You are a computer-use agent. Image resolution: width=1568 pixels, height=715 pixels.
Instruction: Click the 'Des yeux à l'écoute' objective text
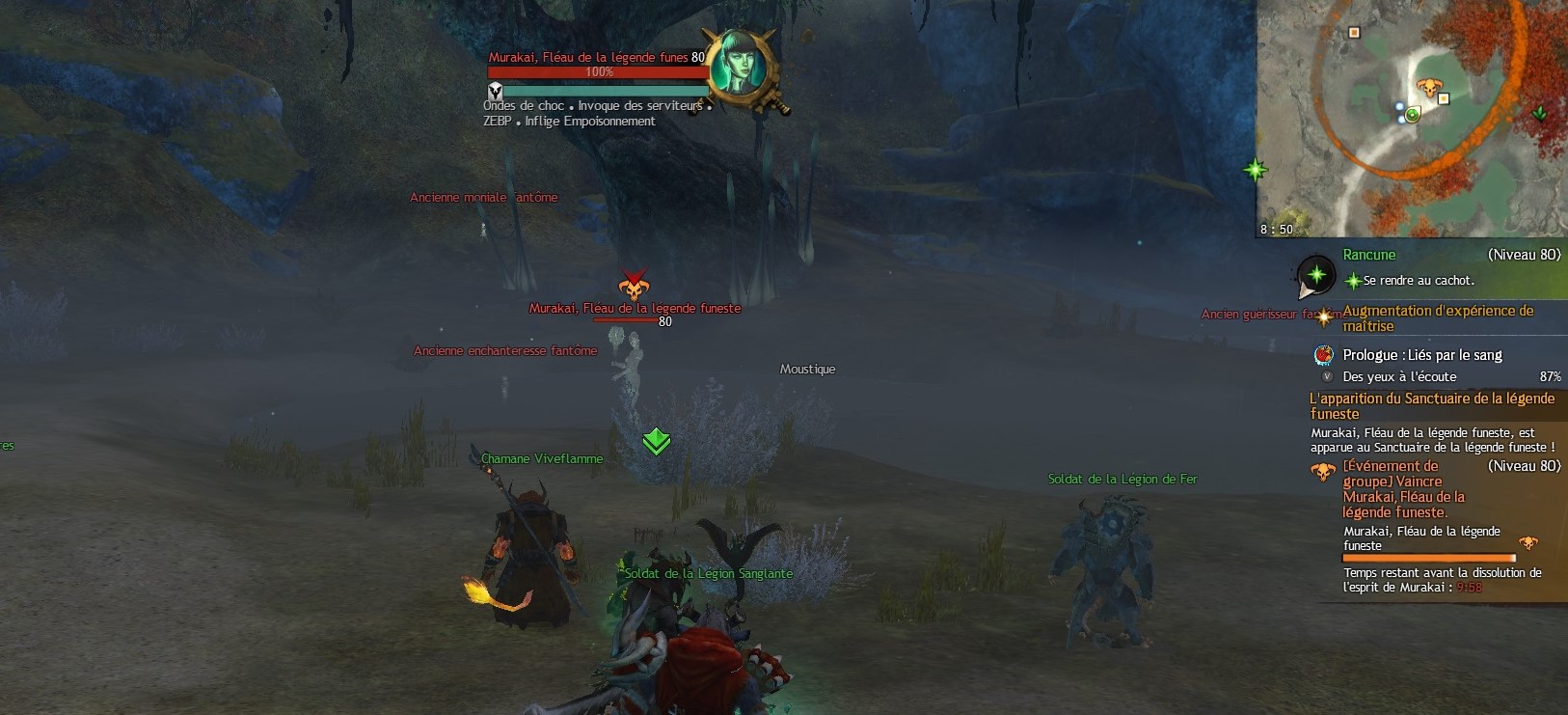[x=1398, y=376]
